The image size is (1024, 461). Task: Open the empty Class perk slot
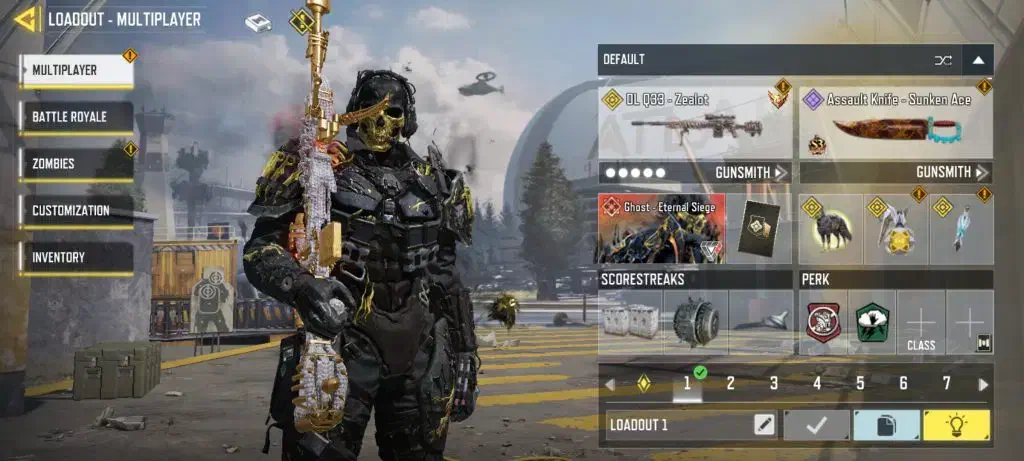pos(921,322)
